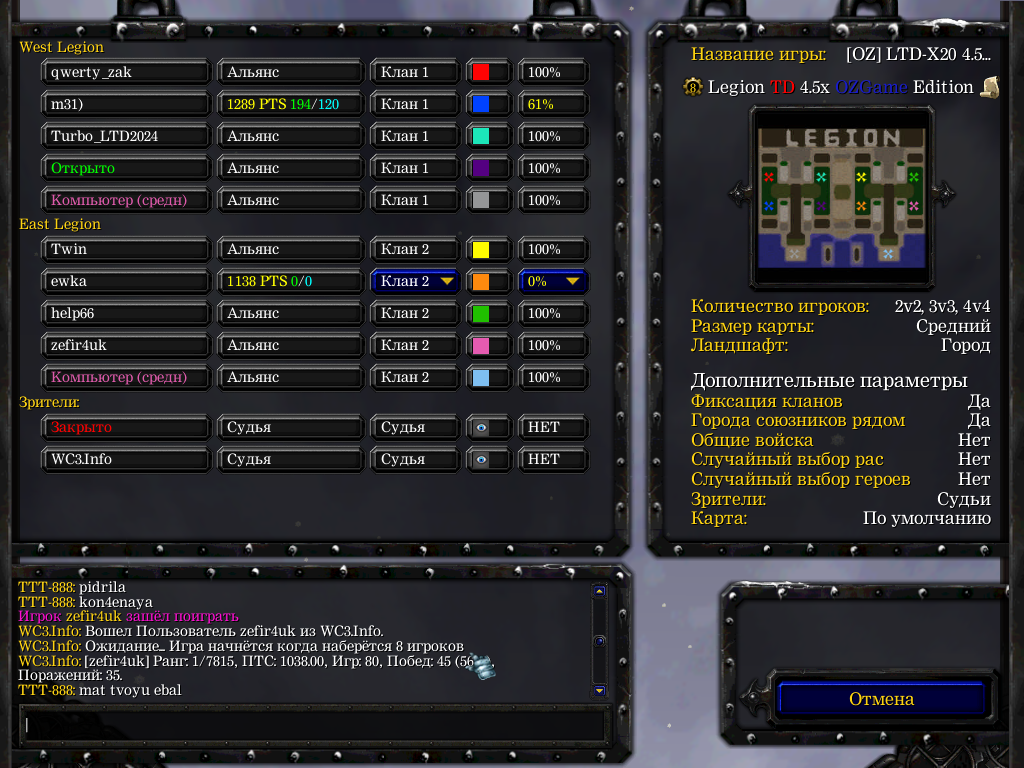Click the red color swatch for qwerty_zak
This screenshot has height=768, width=1024.
481,72
